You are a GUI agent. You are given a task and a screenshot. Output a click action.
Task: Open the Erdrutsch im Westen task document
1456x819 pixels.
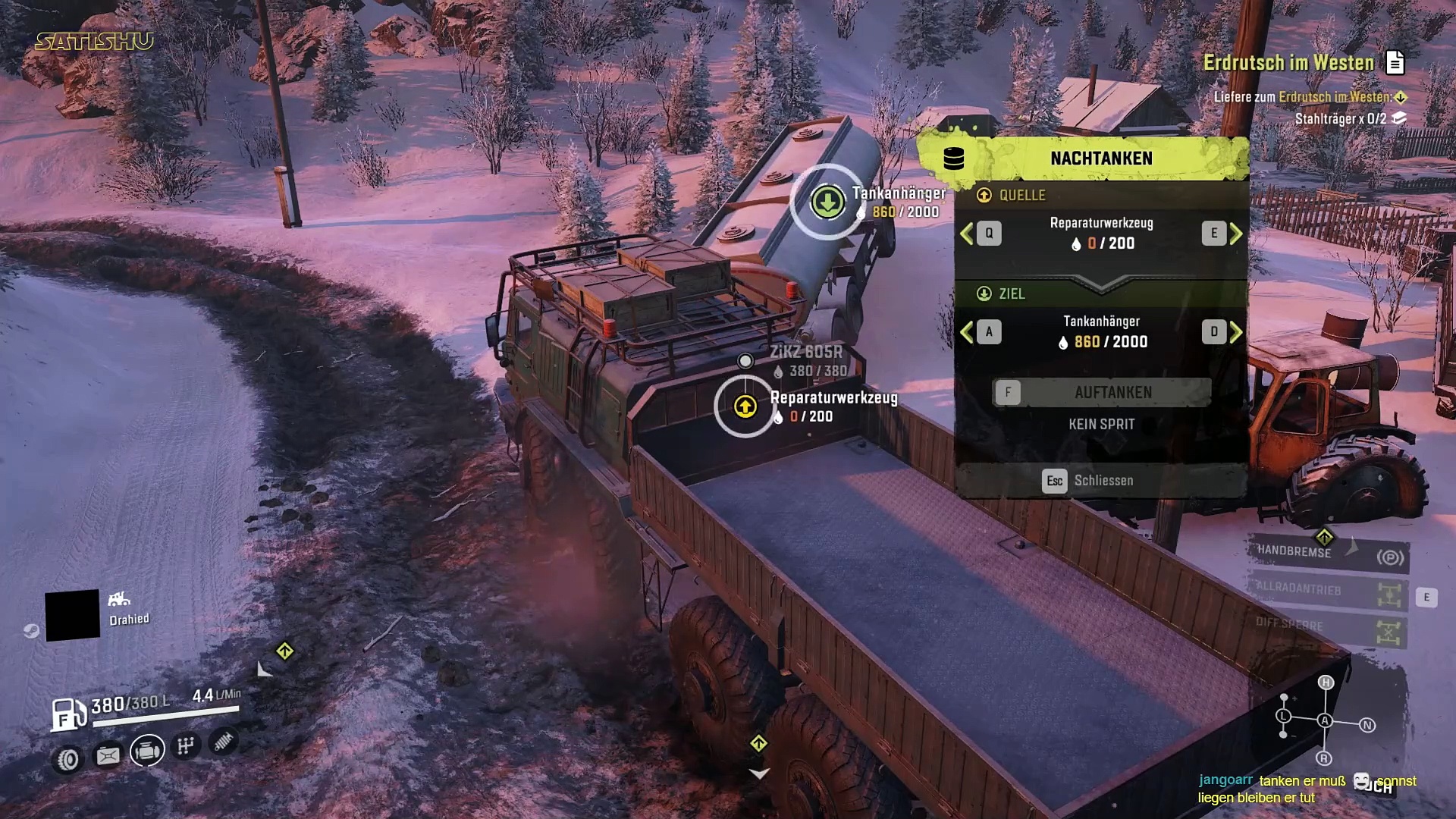coord(1395,63)
